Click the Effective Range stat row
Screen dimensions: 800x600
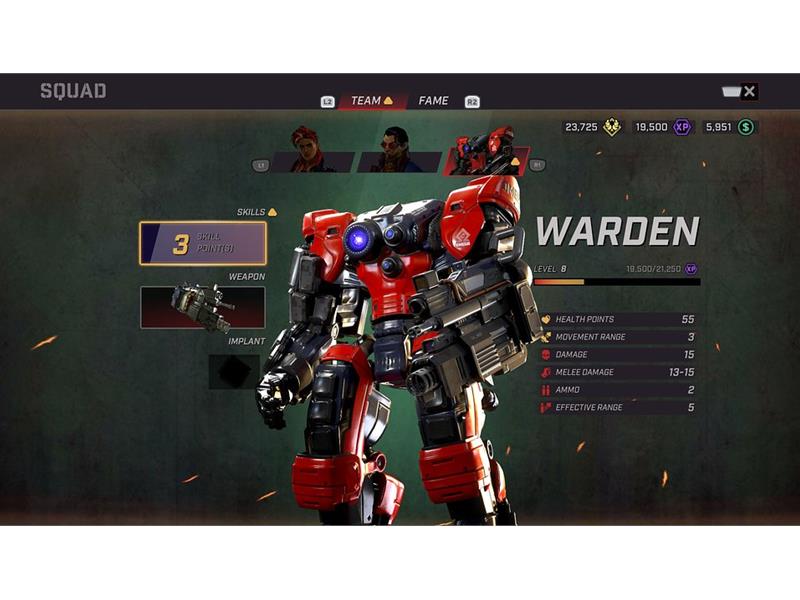pyautogui.click(x=618, y=407)
